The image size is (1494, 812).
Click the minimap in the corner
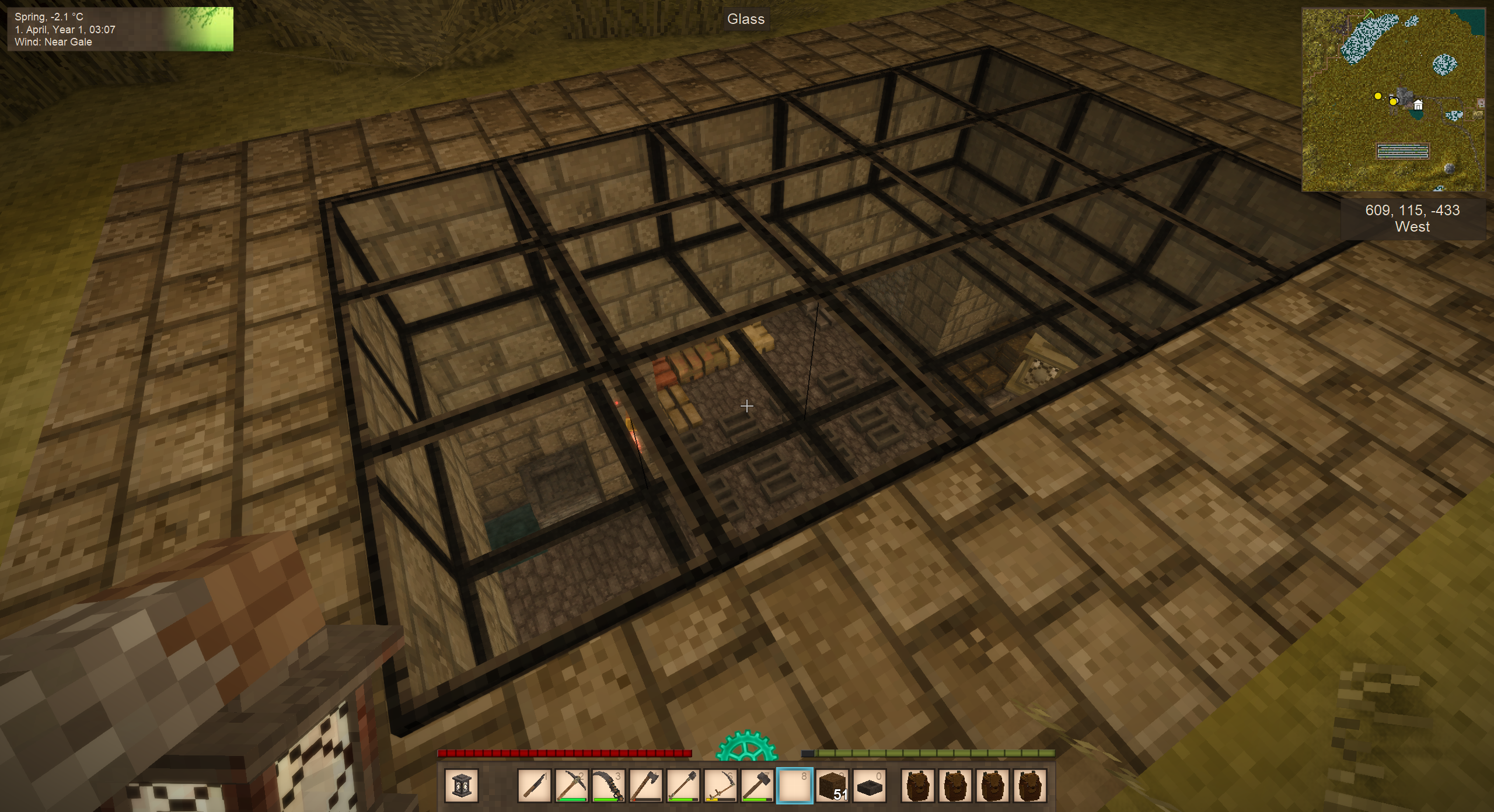pos(1393,100)
